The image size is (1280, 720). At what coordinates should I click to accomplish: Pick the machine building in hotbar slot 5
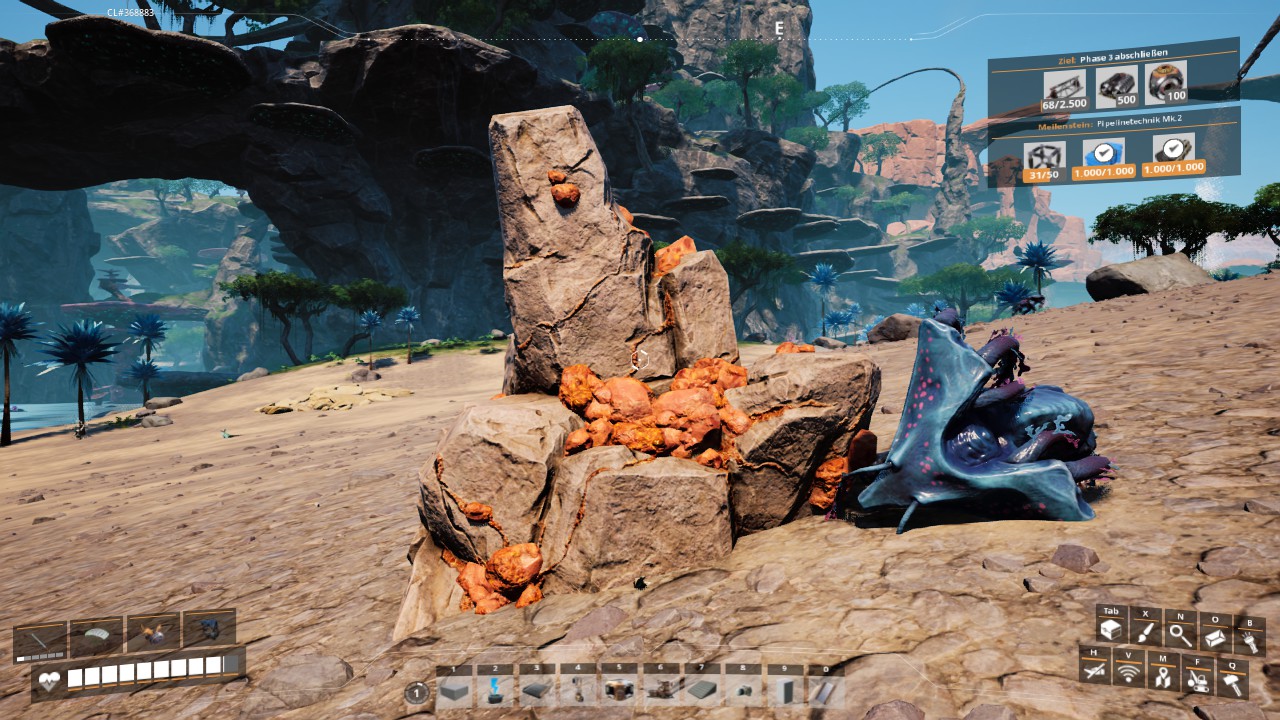[x=618, y=690]
